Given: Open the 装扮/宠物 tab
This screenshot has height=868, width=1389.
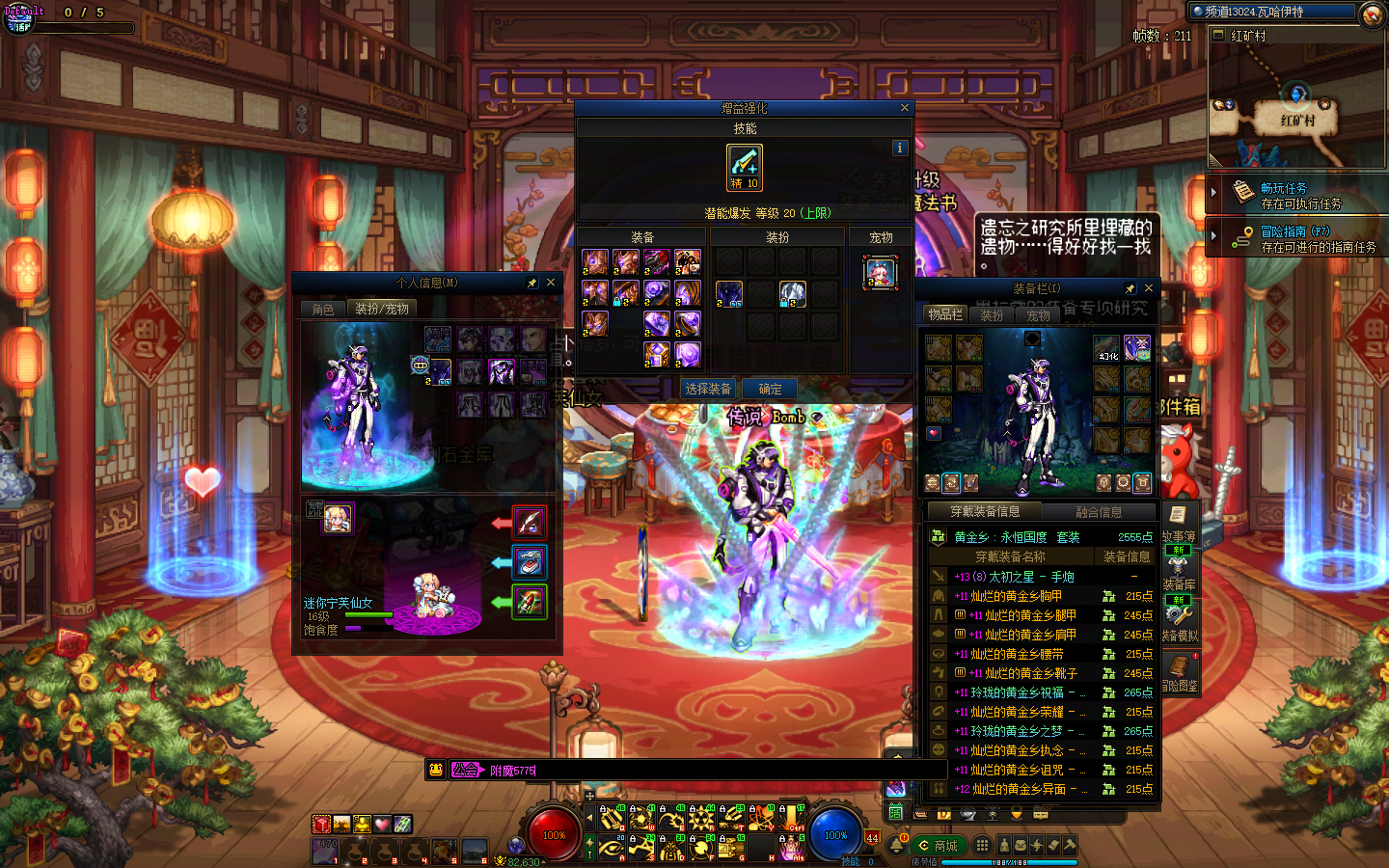Looking at the screenshot, I should [382, 310].
